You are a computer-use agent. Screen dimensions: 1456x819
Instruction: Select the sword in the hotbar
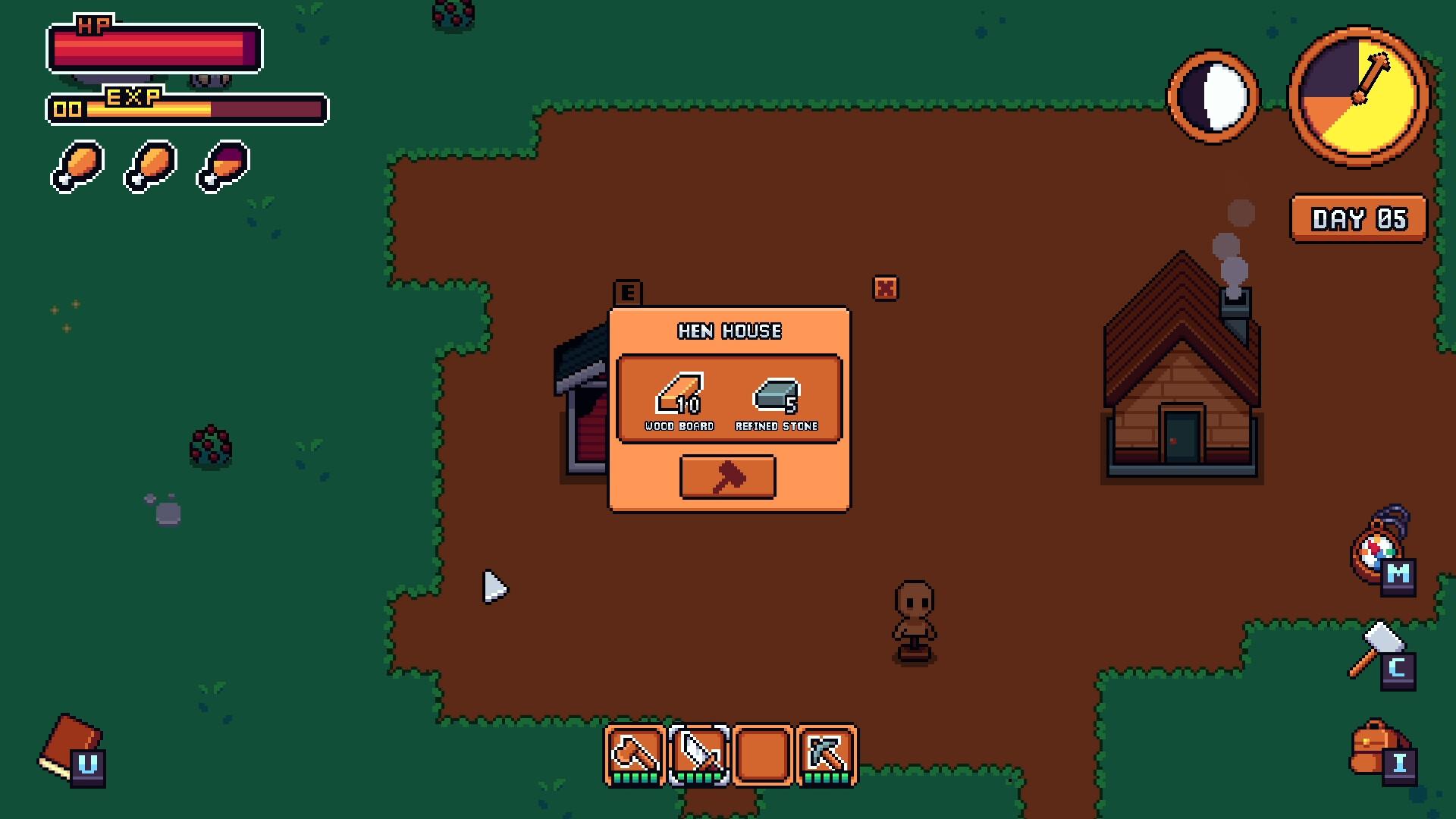pyautogui.click(x=699, y=755)
